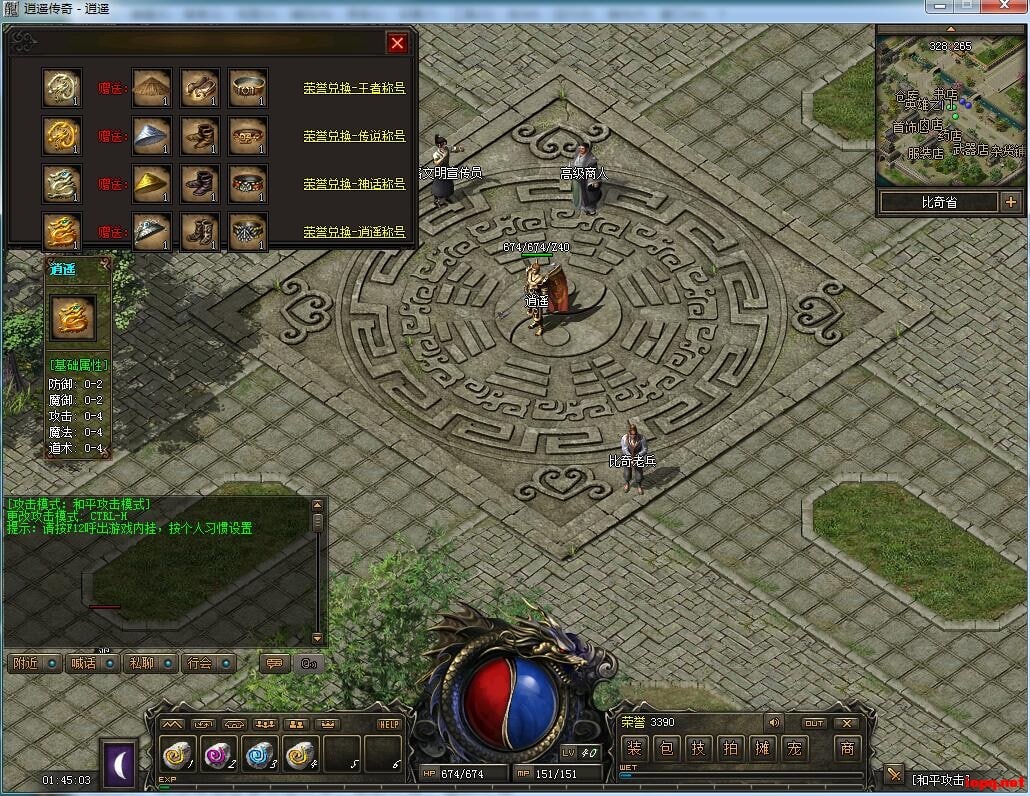Open the 商 shop button
Screen dimensions: 1030x796
[x=847, y=748]
